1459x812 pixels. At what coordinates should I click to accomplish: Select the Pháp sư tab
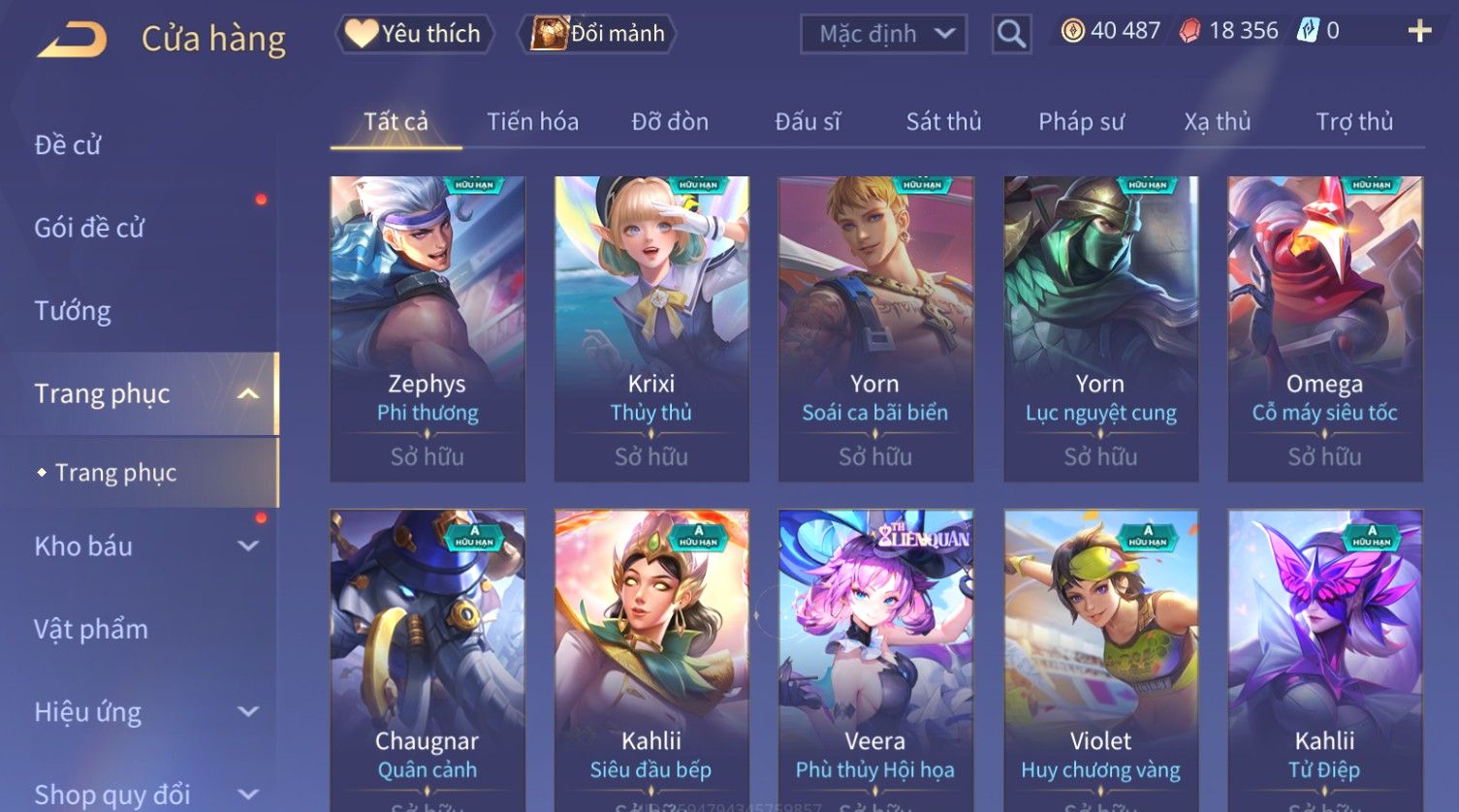pyautogui.click(x=1081, y=122)
